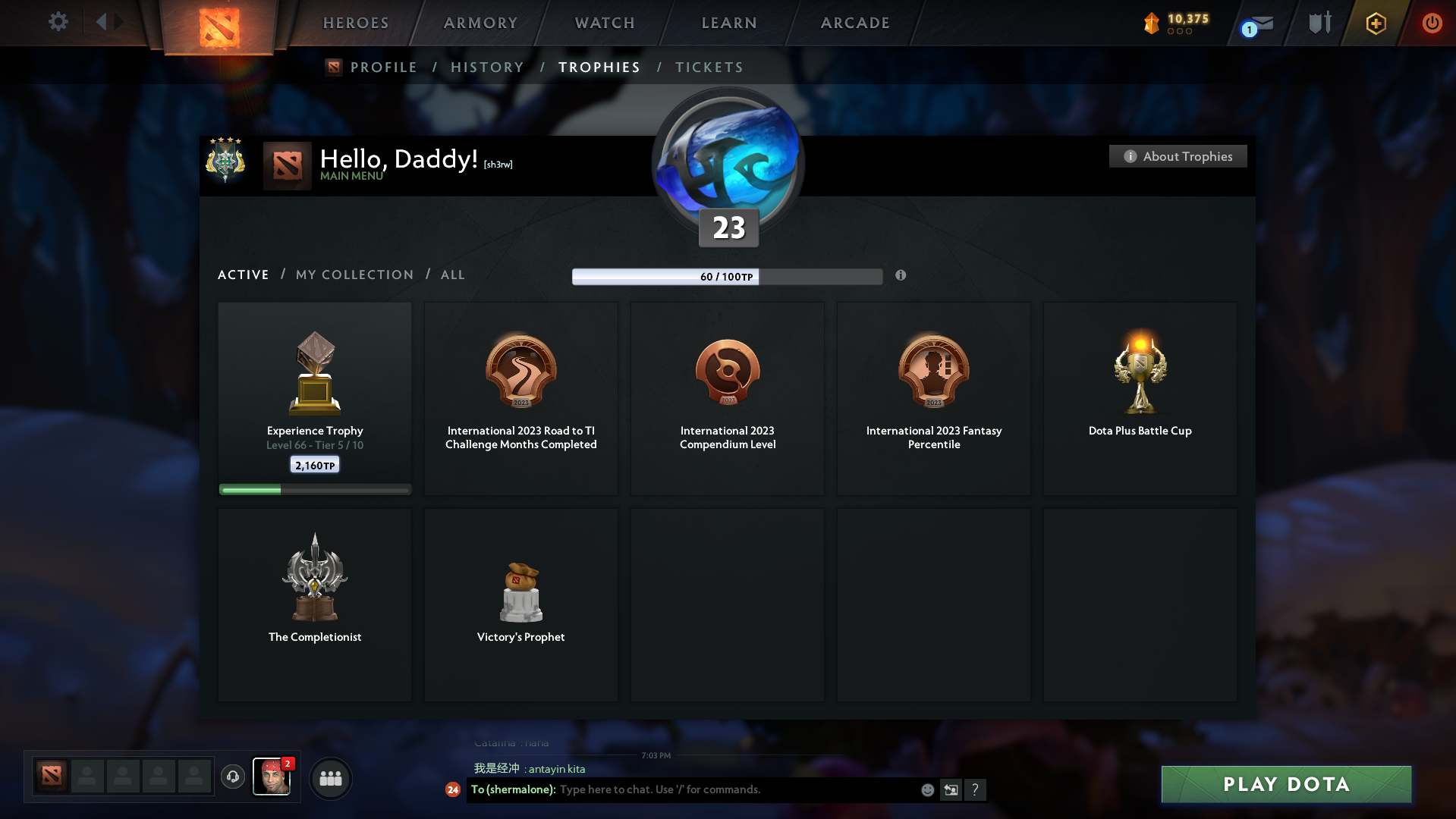Click the chat input field
The image size is (1456, 819).
(721, 789)
